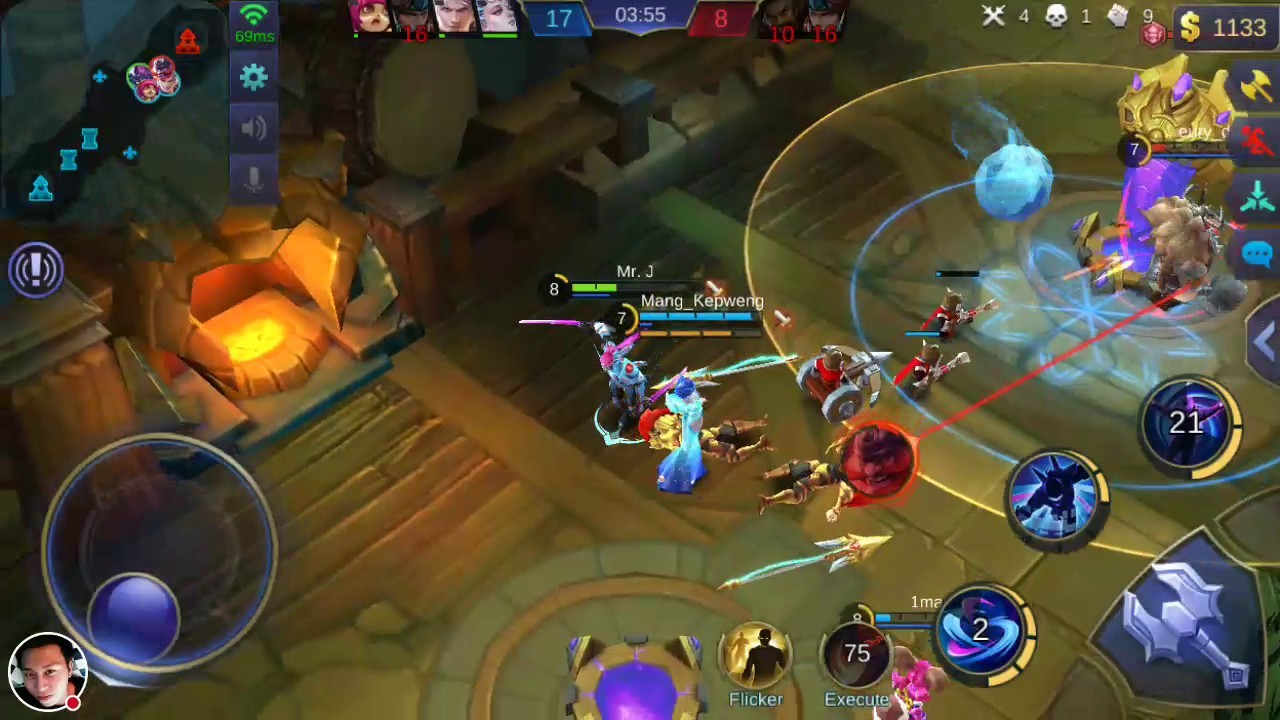
Task: Use the Flicker battle spell
Action: pos(757,655)
